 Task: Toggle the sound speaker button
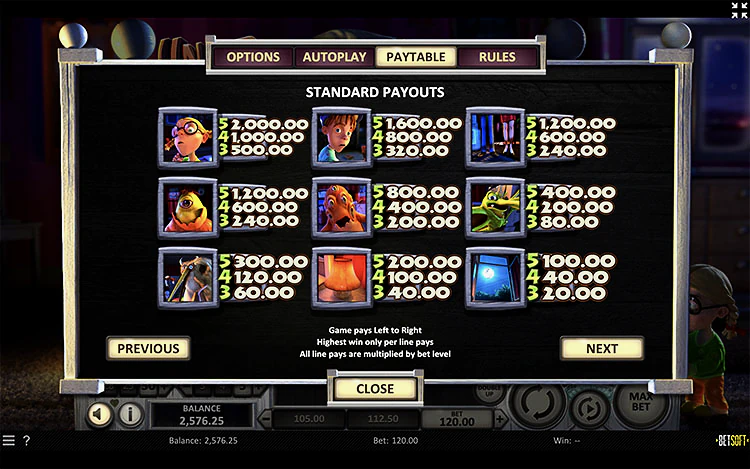click(99, 413)
